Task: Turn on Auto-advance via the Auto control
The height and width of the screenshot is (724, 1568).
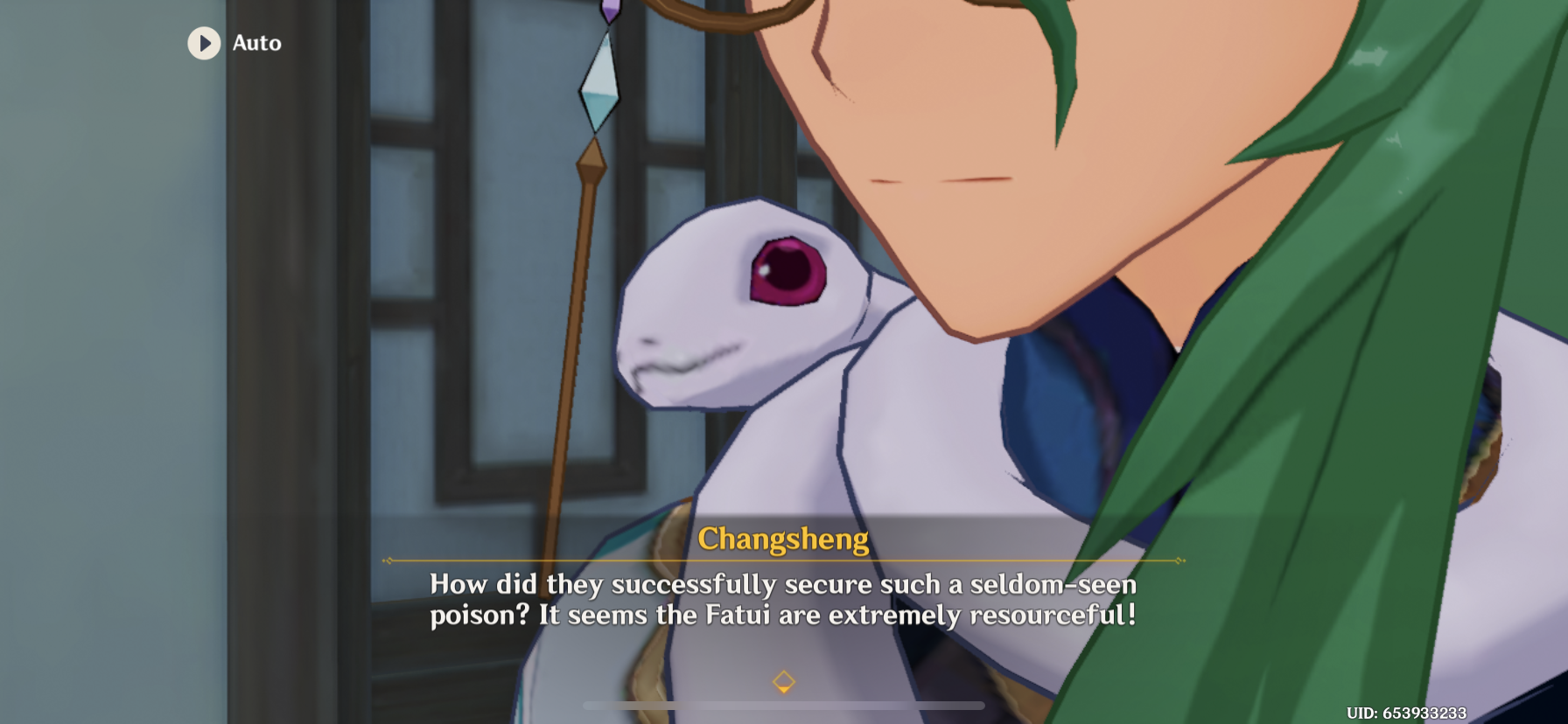Action: click(234, 43)
